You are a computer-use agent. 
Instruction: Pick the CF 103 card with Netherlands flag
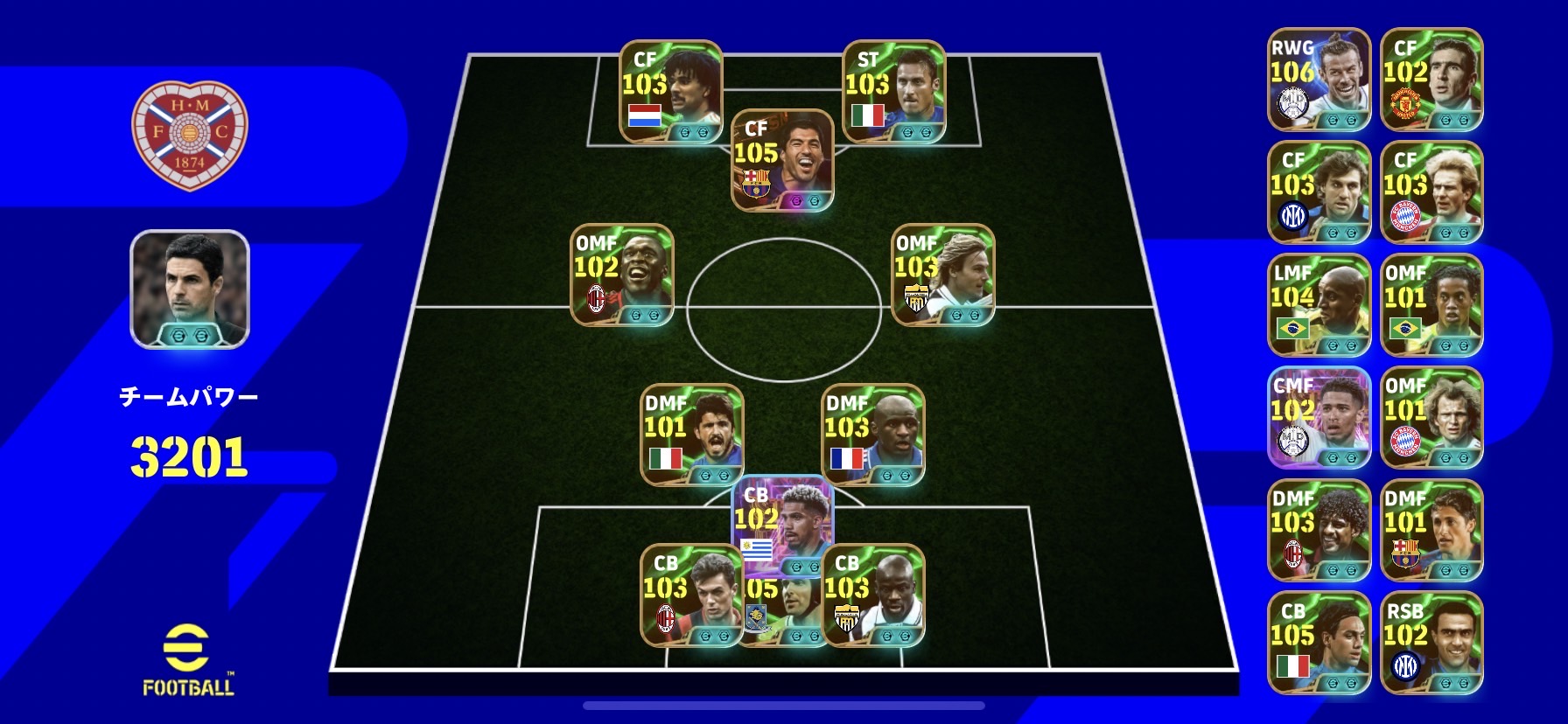click(670, 91)
